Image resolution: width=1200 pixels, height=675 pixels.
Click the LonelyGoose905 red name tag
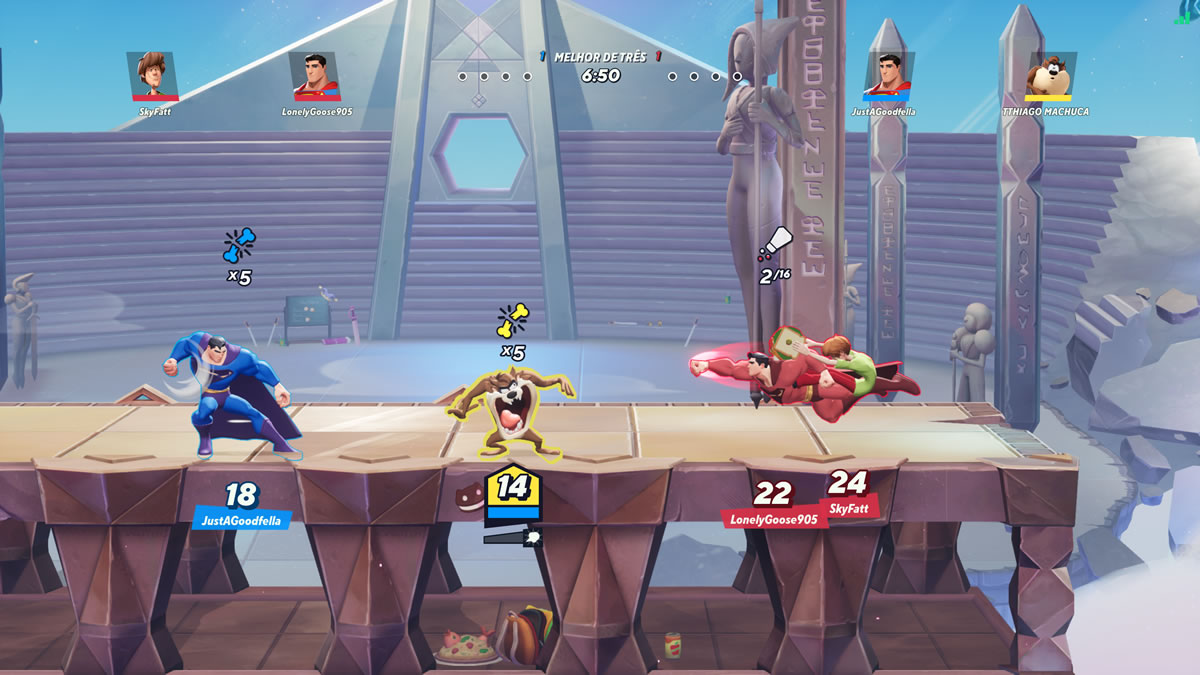click(773, 519)
